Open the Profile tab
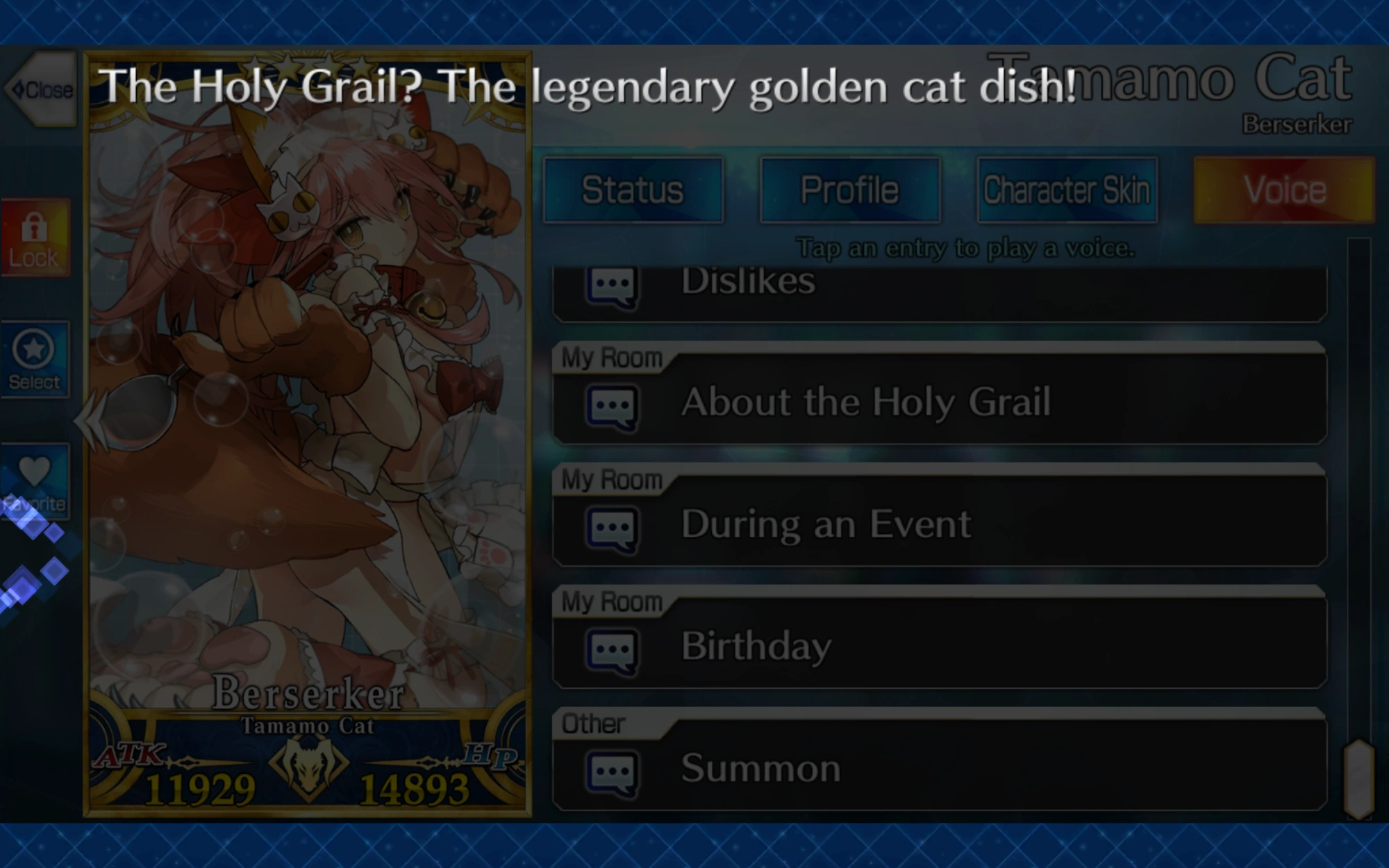The height and width of the screenshot is (868, 1389). click(850, 189)
